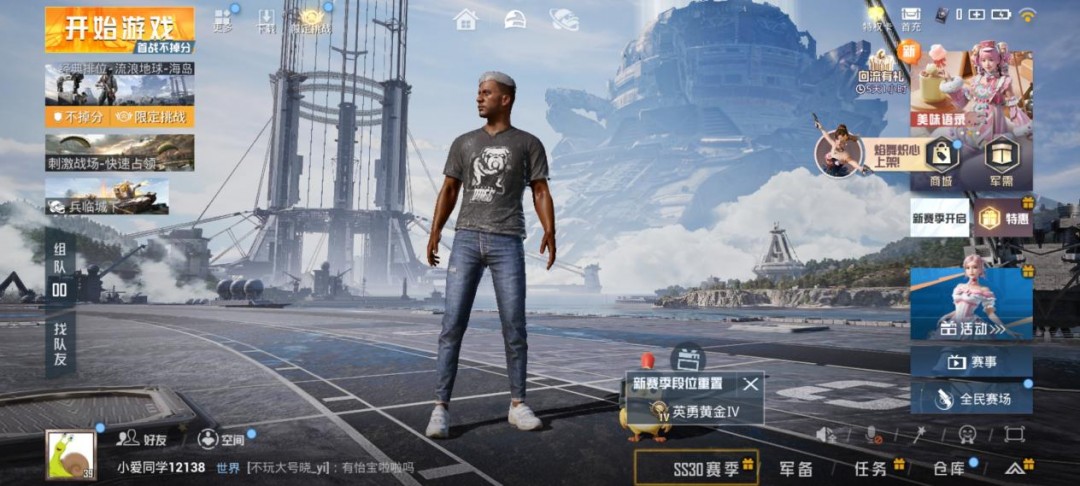Open the 特惠 special offers button
The width and height of the screenshot is (1080, 486).
tap(1003, 217)
